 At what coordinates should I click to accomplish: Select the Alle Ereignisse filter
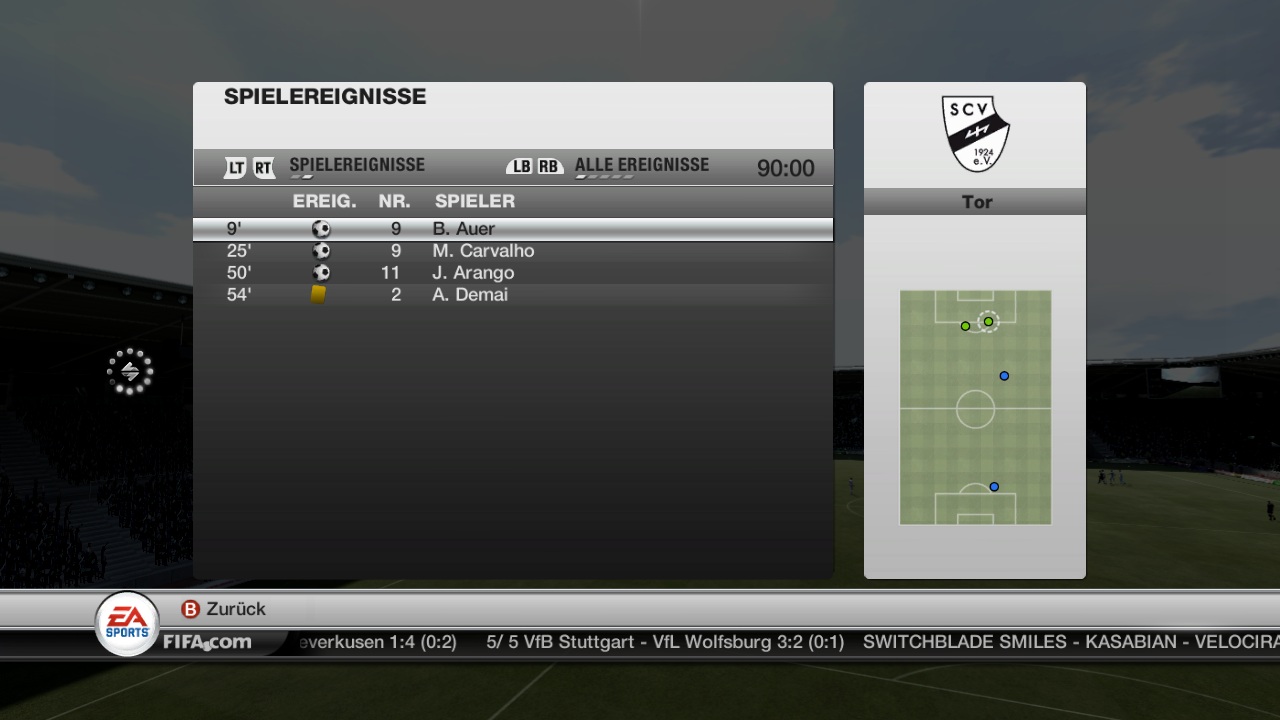641,166
